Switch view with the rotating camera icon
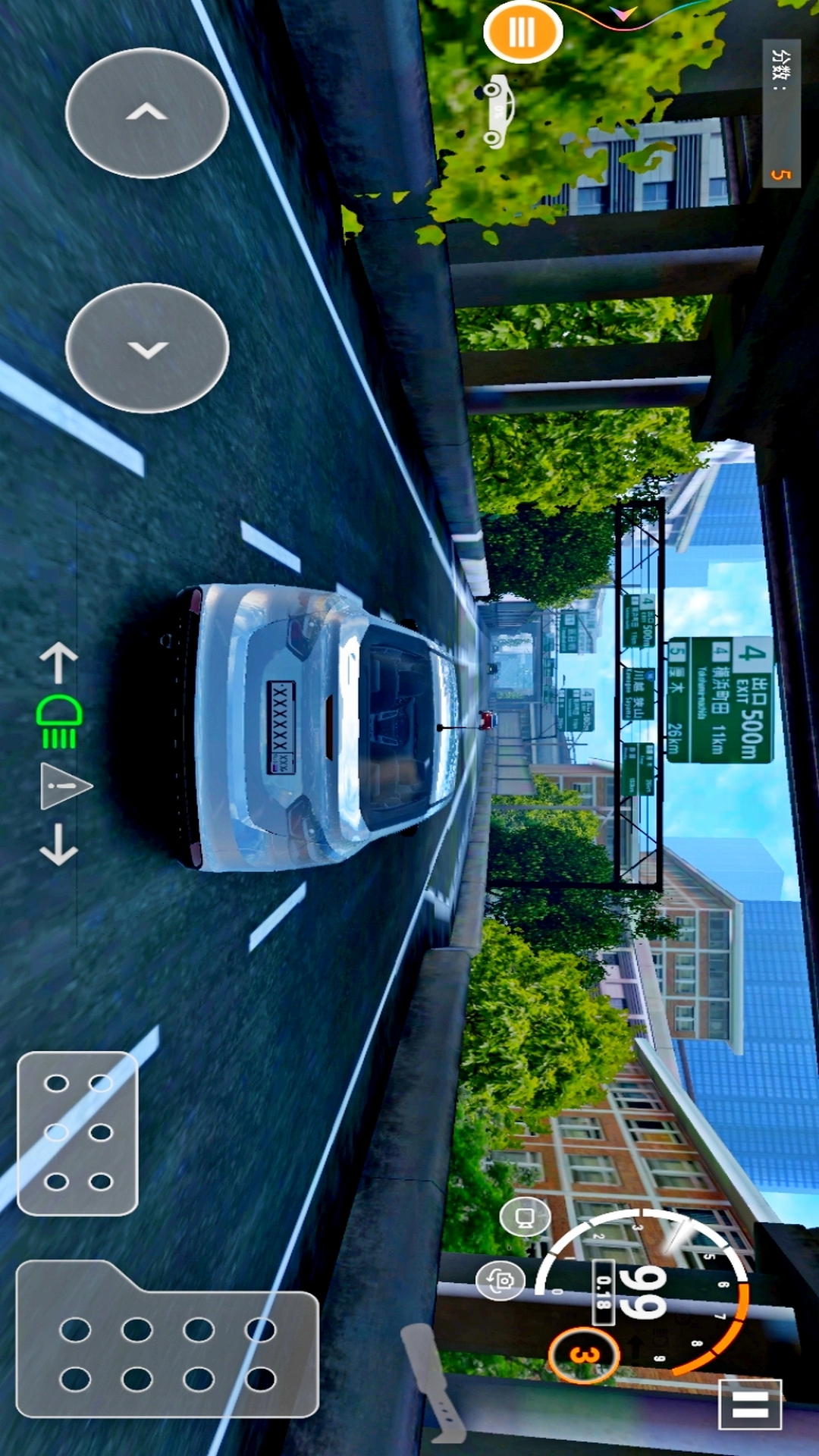Viewport: 819px width, 1456px height. coord(500,1281)
